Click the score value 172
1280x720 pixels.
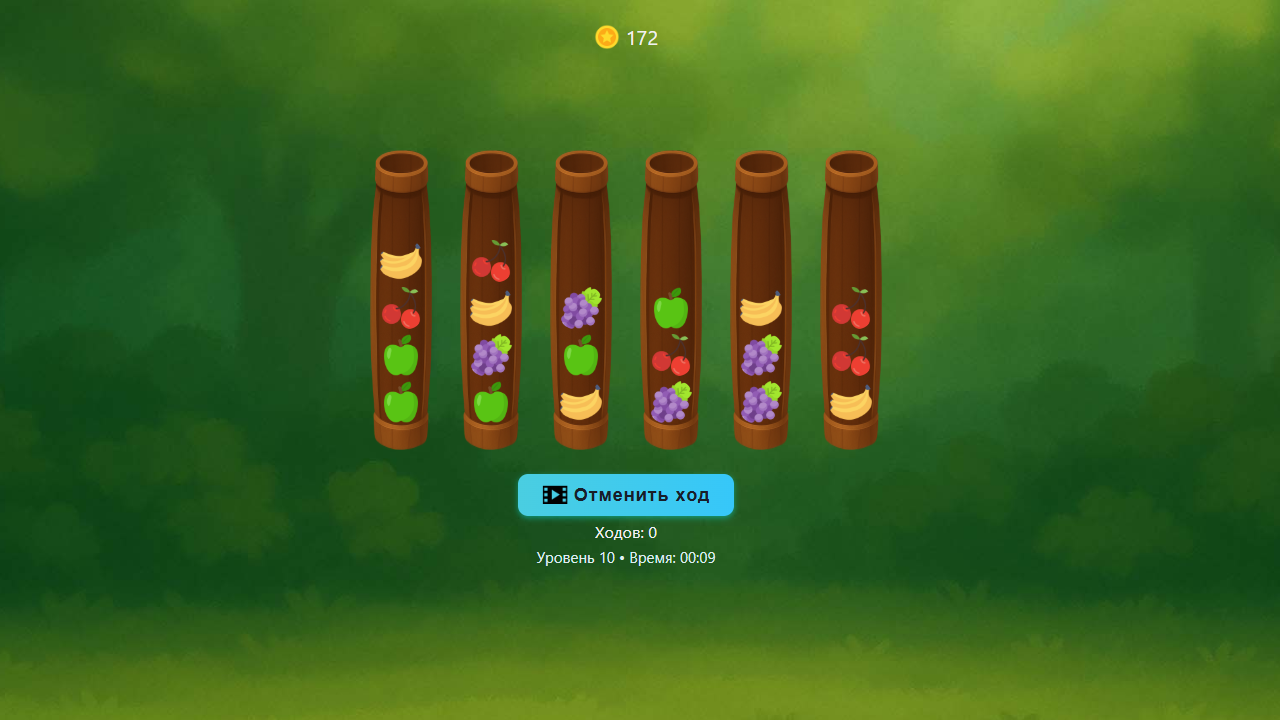pyautogui.click(x=643, y=38)
